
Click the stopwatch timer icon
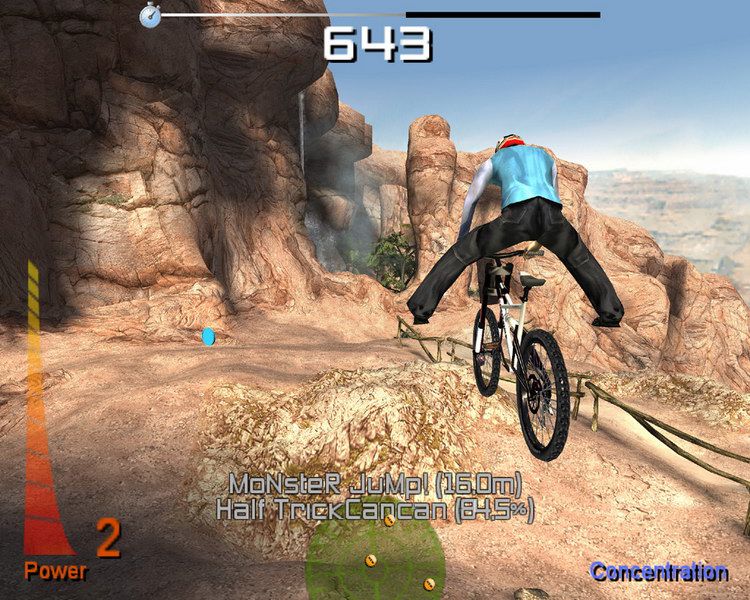tap(150, 15)
